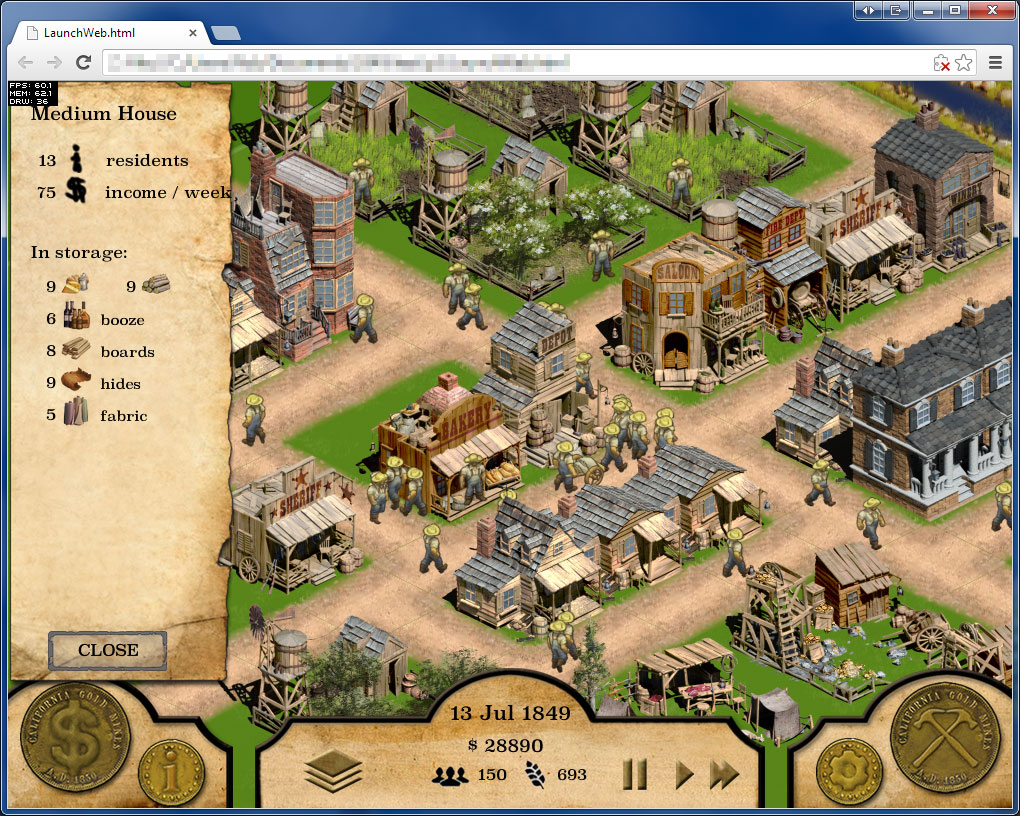
Task: Set game speed to normal play
Action: click(684, 774)
